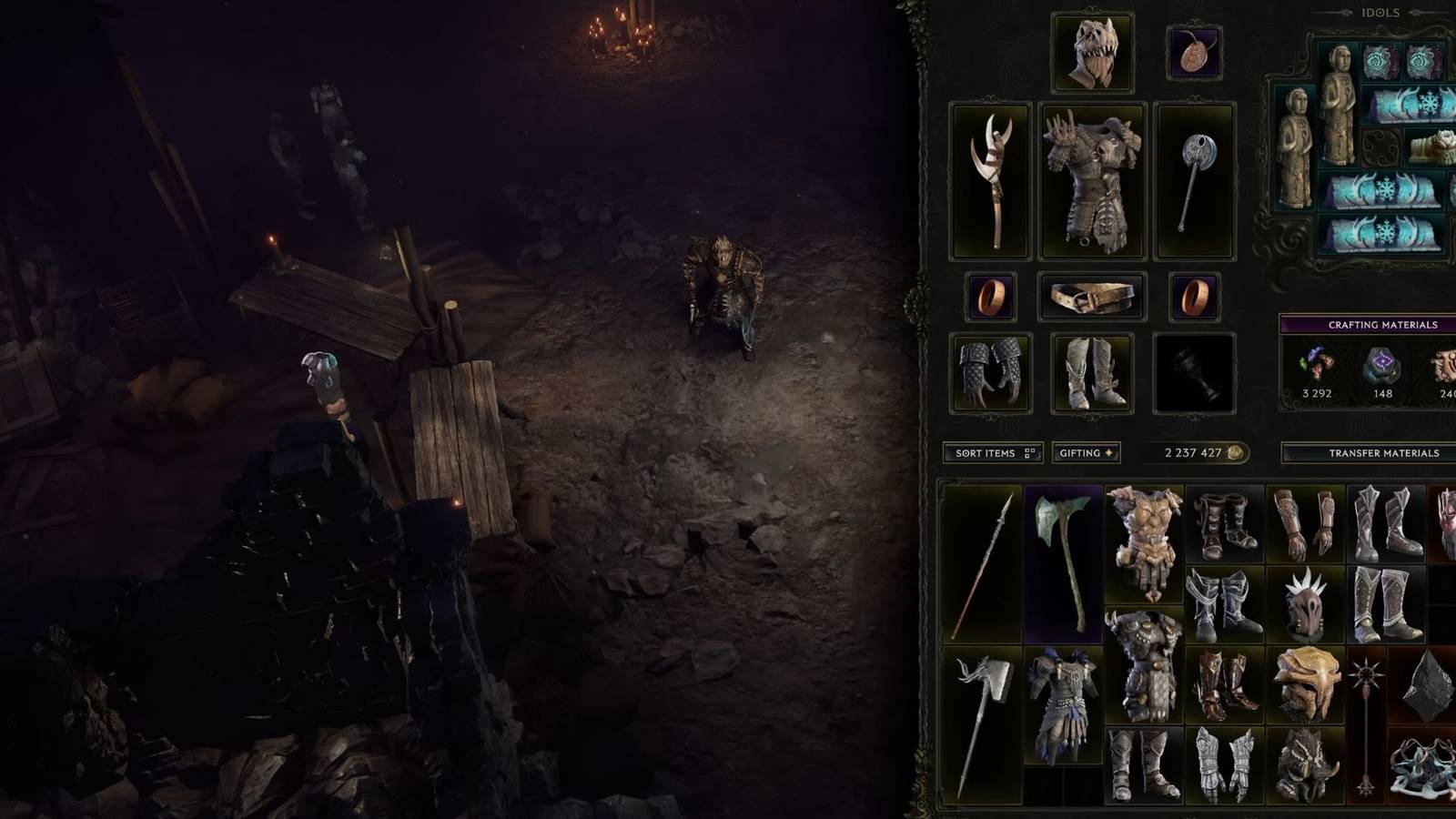Click the right copper ring slot
Viewport: 1456px width, 819px height.
pyautogui.click(x=1194, y=296)
